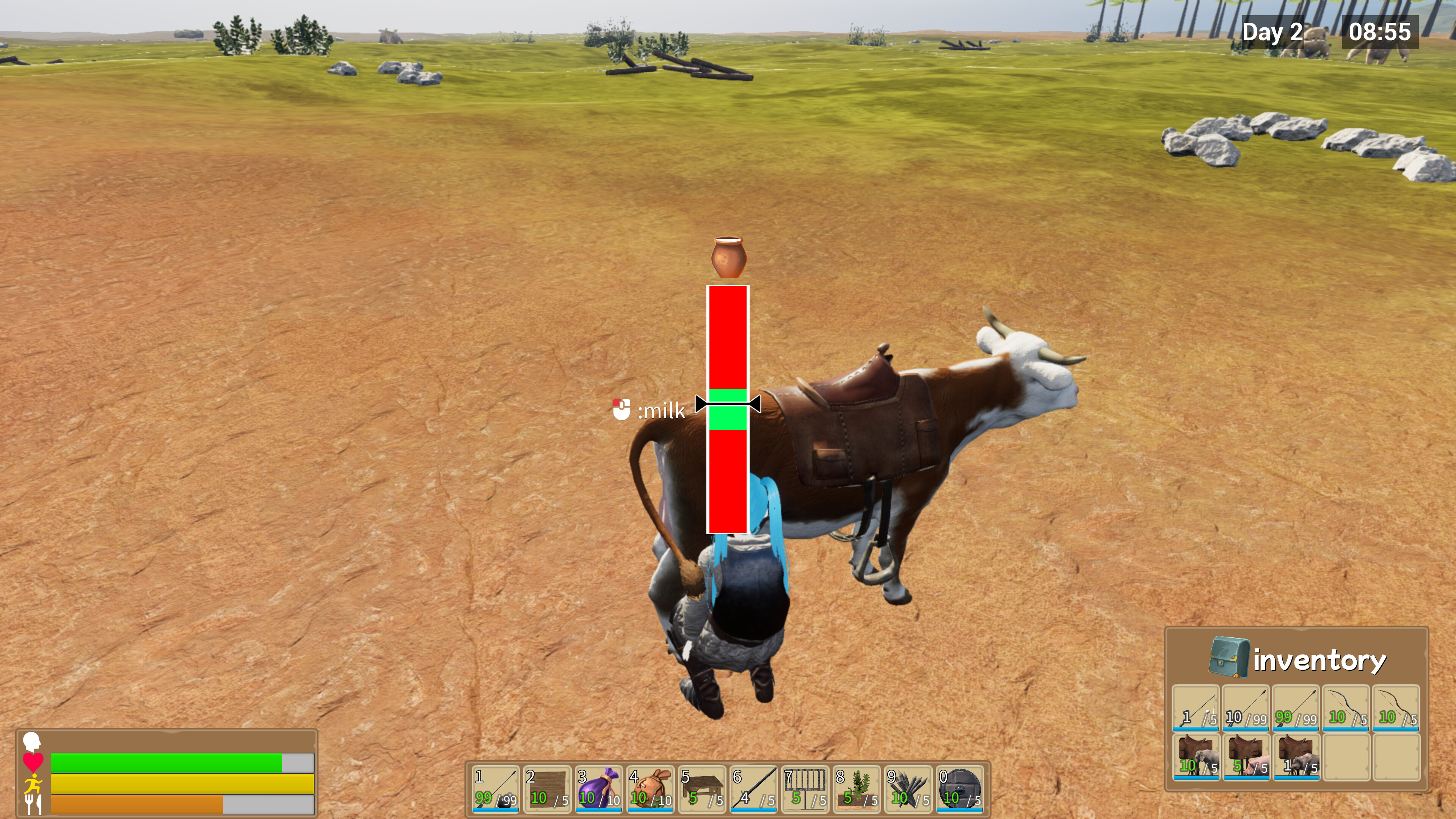Viewport: 1456px width, 819px height.
Task: Select the fishing spear in hotbar slot 6
Action: tap(755, 789)
